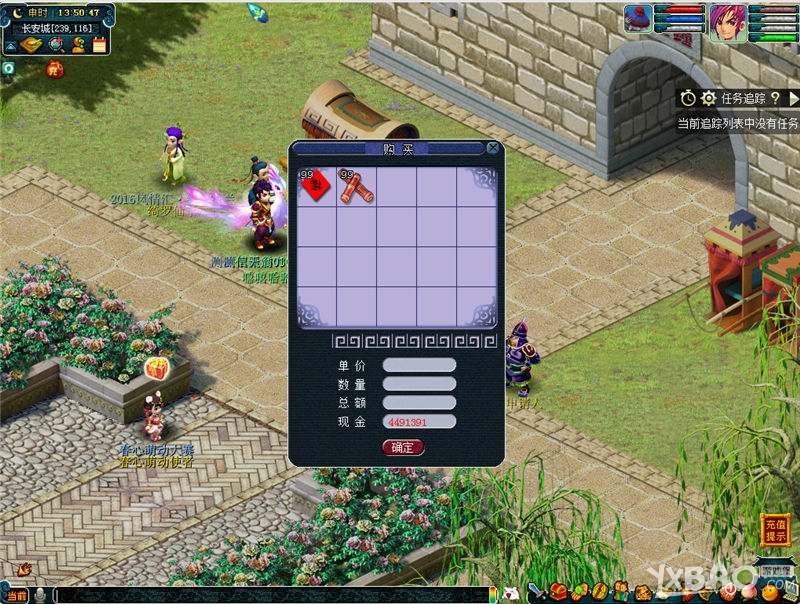Collapse the minimap panel arrow button

(8, 44)
